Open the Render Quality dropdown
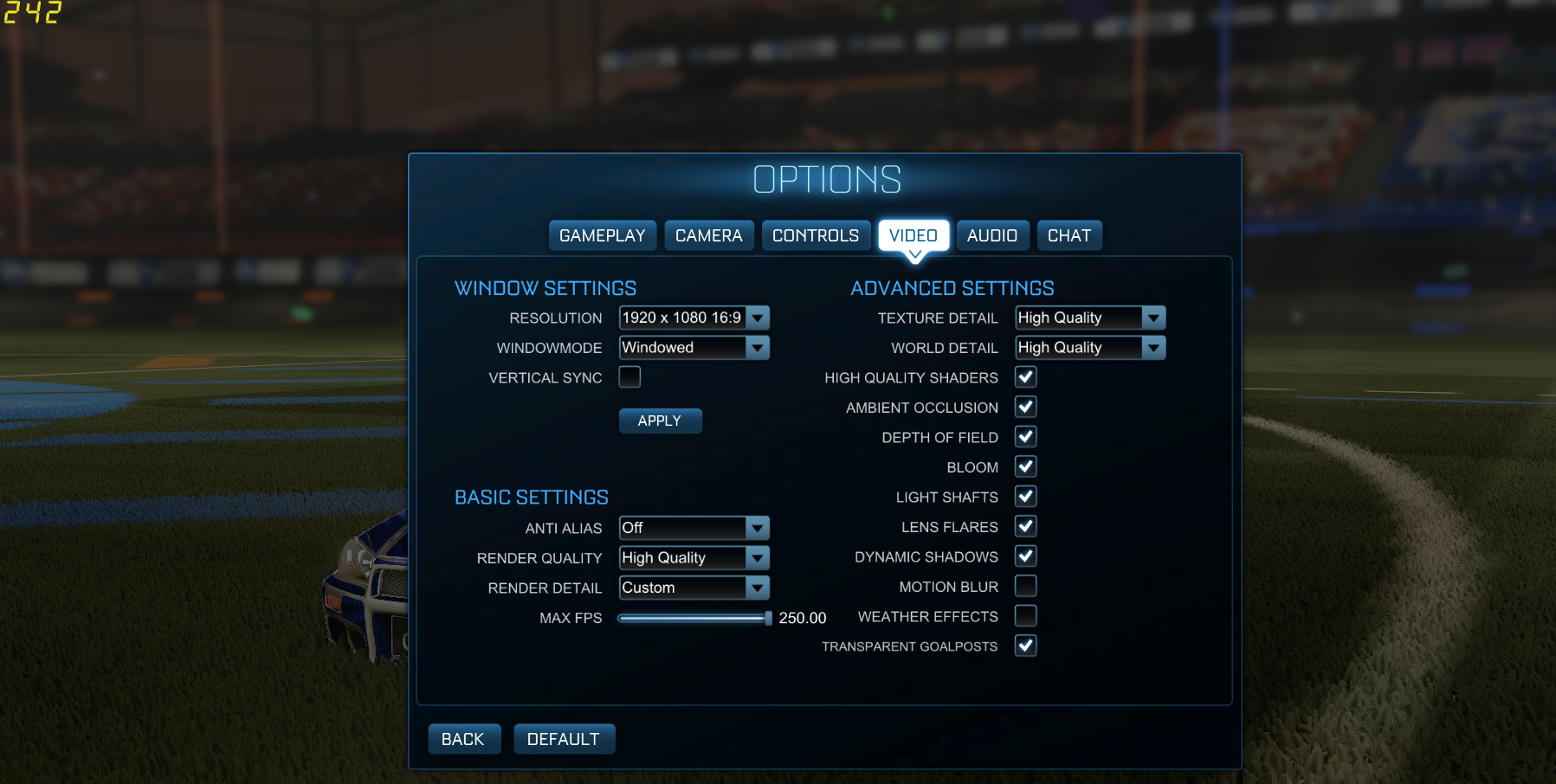Screen dimensions: 1556x784 [758, 557]
